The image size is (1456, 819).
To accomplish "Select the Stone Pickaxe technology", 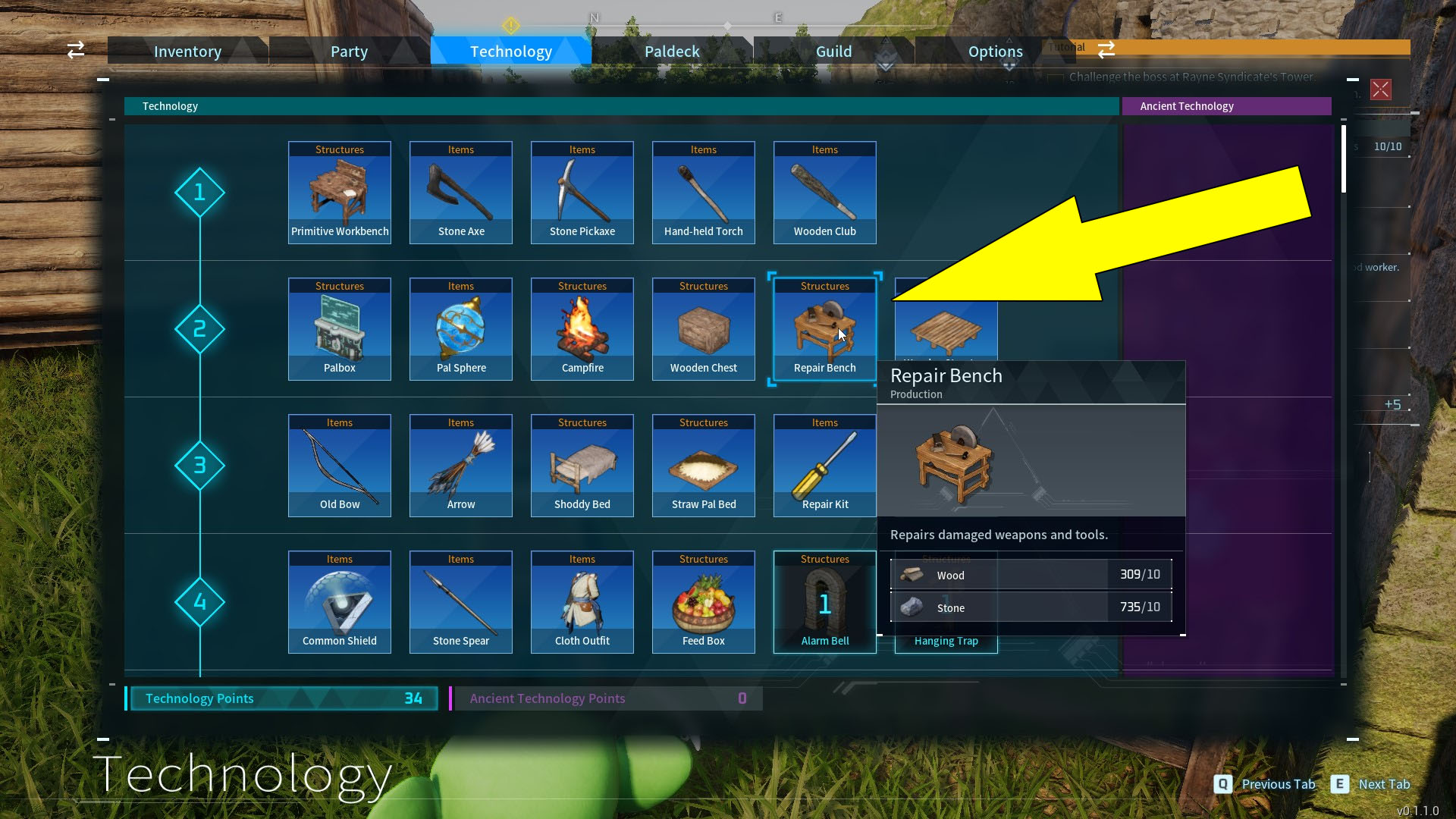I will tap(582, 192).
